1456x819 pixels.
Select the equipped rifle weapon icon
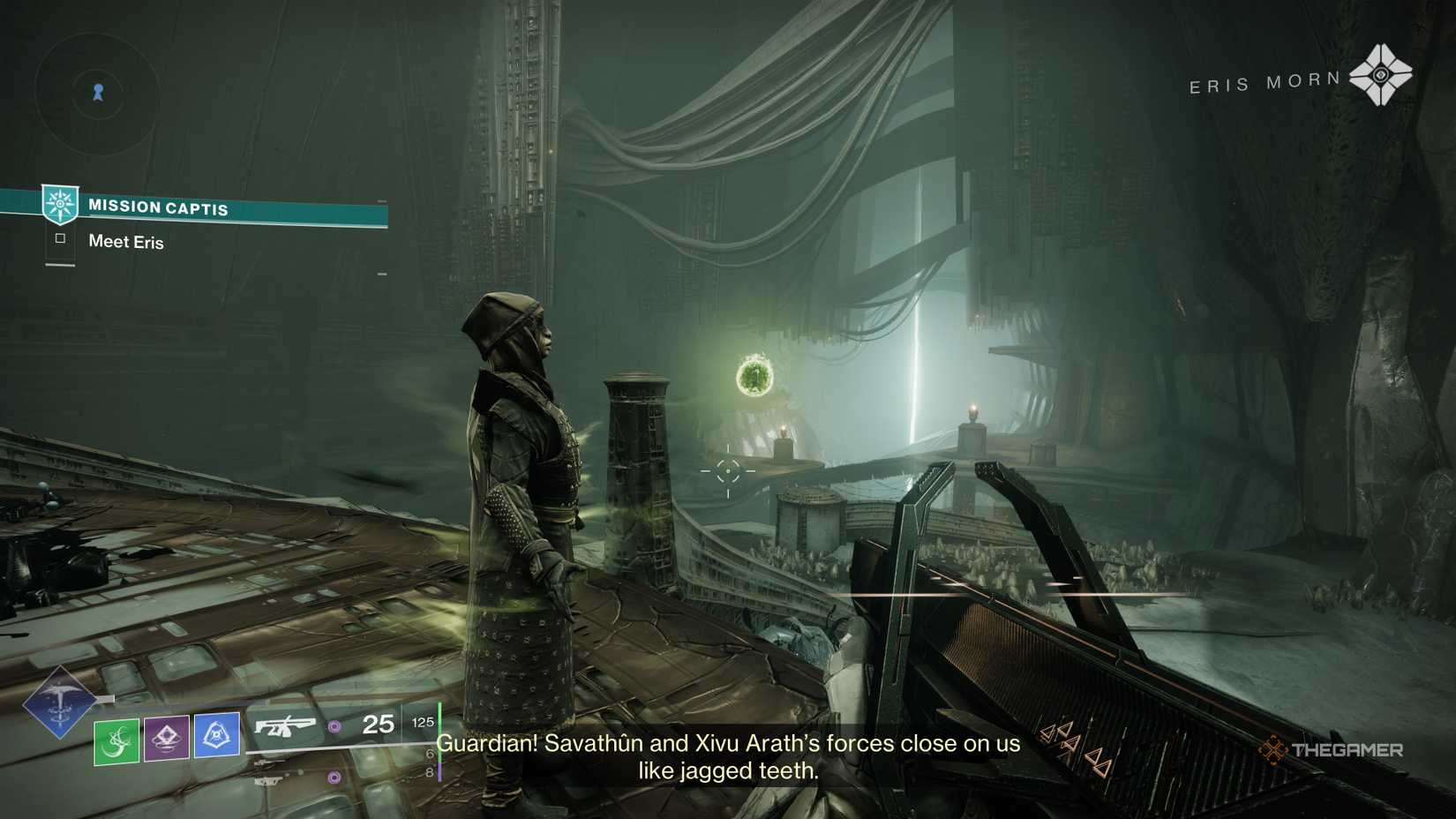(x=284, y=726)
